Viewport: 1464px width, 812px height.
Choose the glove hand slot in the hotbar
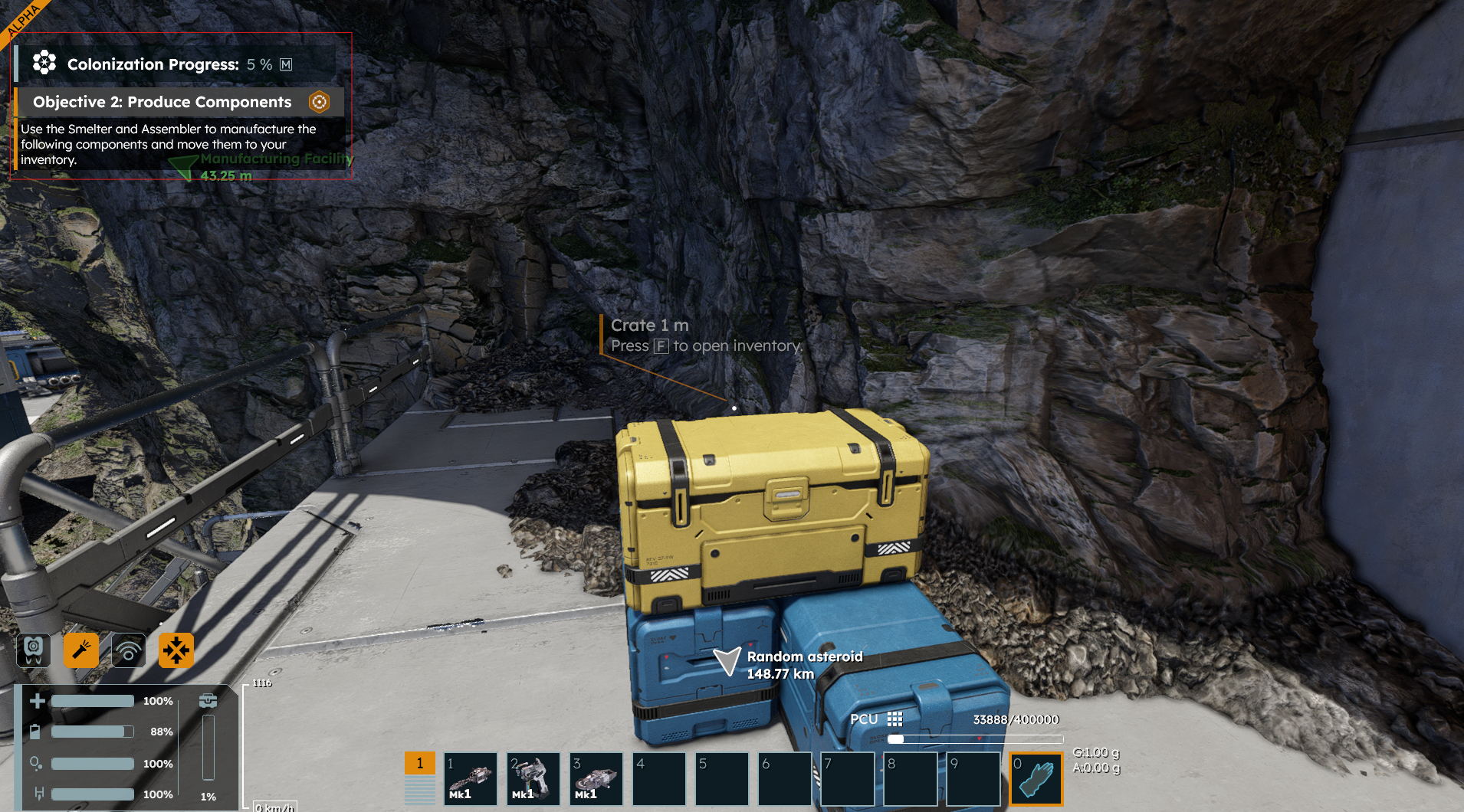tap(1036, 779)
